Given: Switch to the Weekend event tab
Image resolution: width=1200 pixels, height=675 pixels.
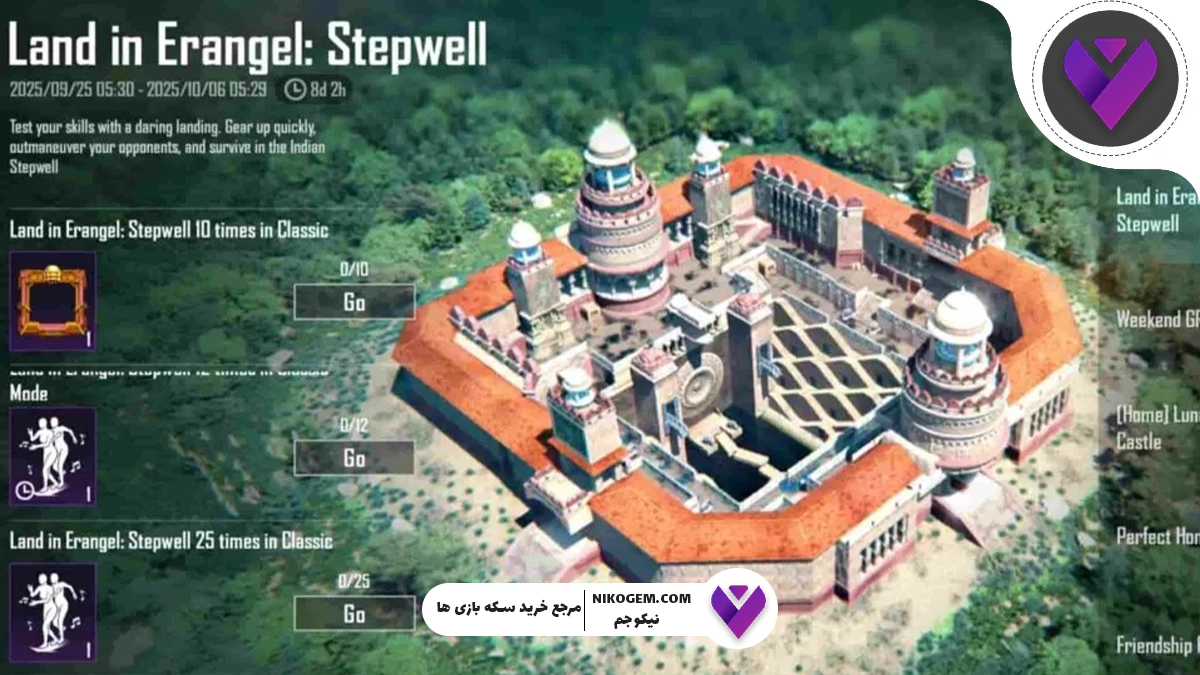Looking at the screenshot, I should pyautogui.click(x=1158, y=319).
